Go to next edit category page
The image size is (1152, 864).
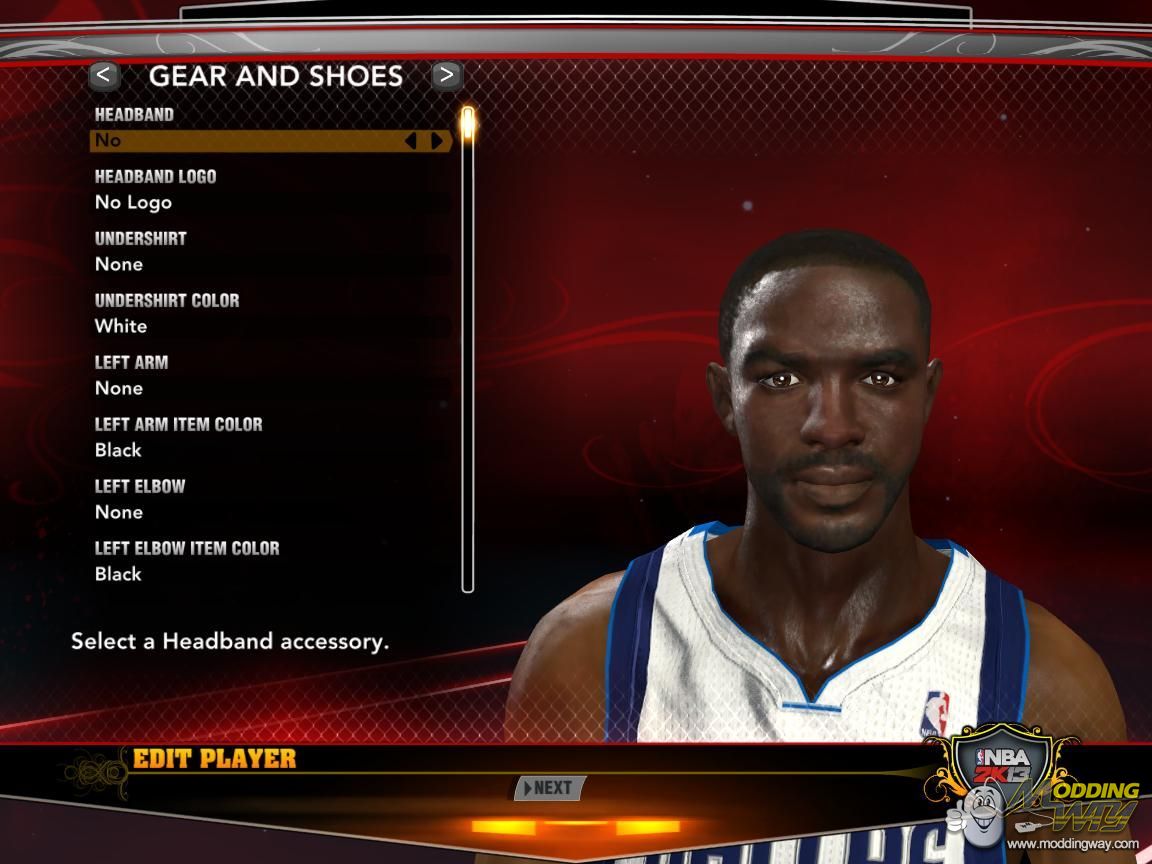pos(446,75)
